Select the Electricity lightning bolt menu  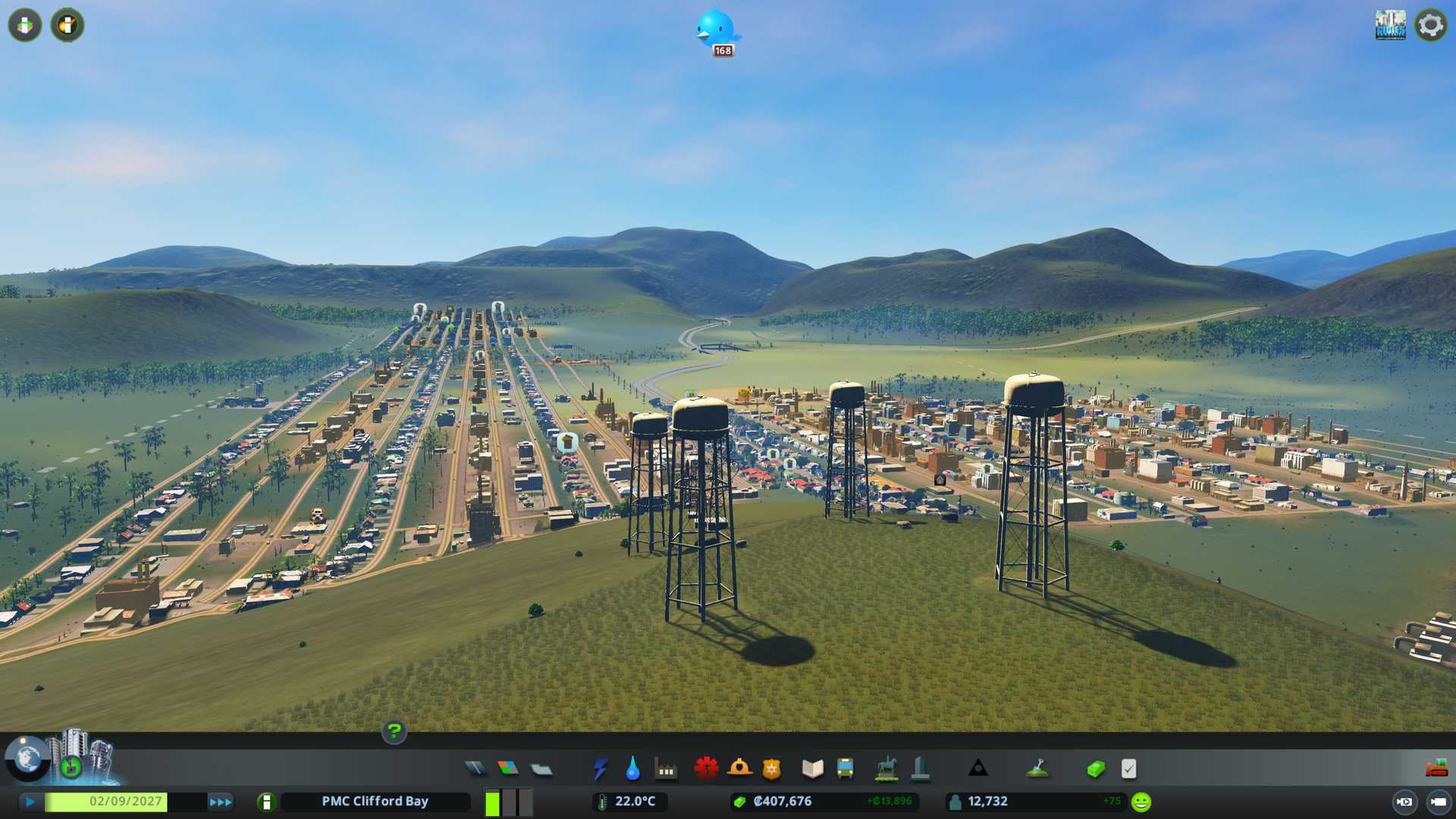pyautogui.click(x=600, y=769)
